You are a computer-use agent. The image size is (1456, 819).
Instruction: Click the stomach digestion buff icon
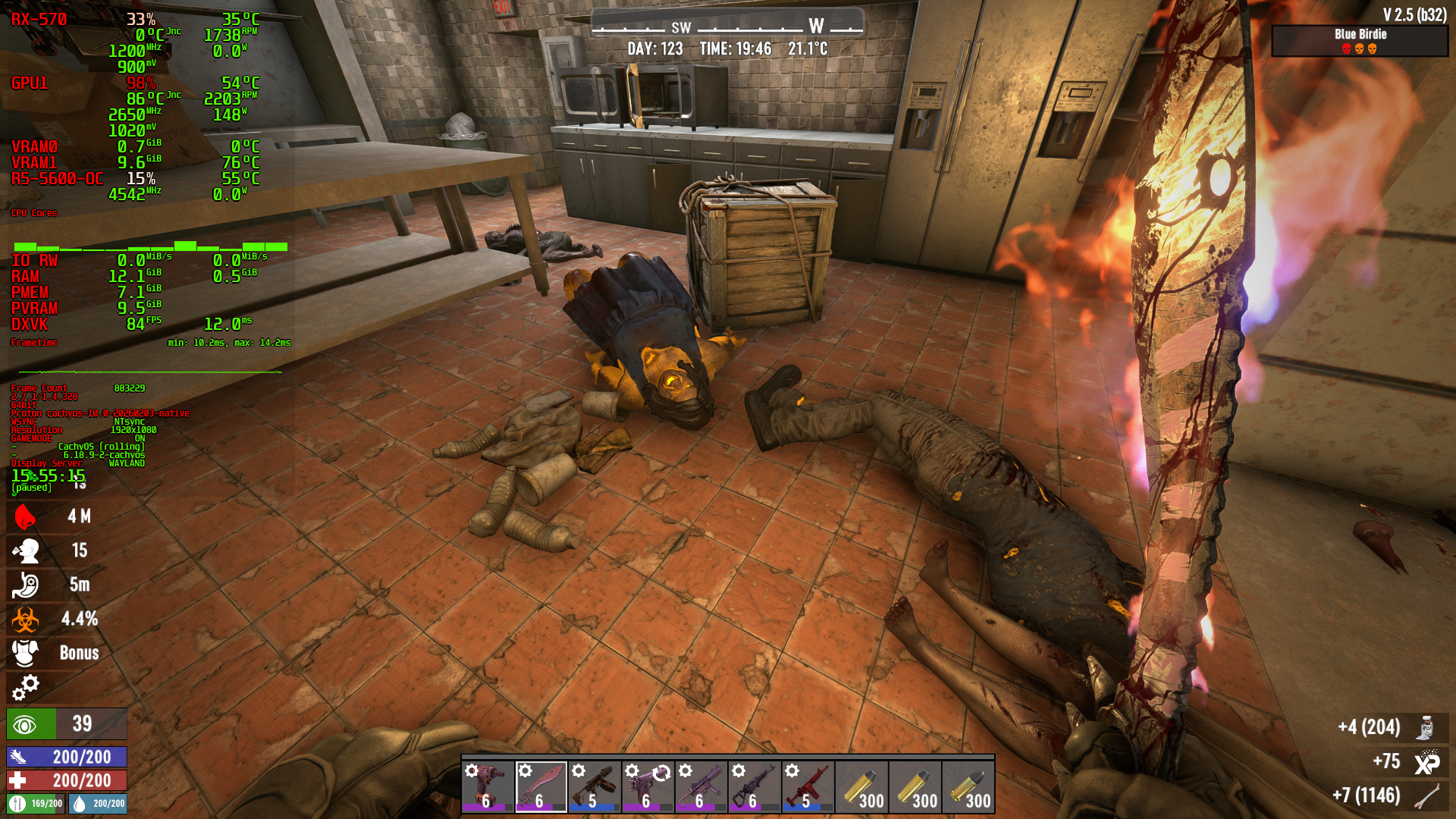[x=26, y=585]
